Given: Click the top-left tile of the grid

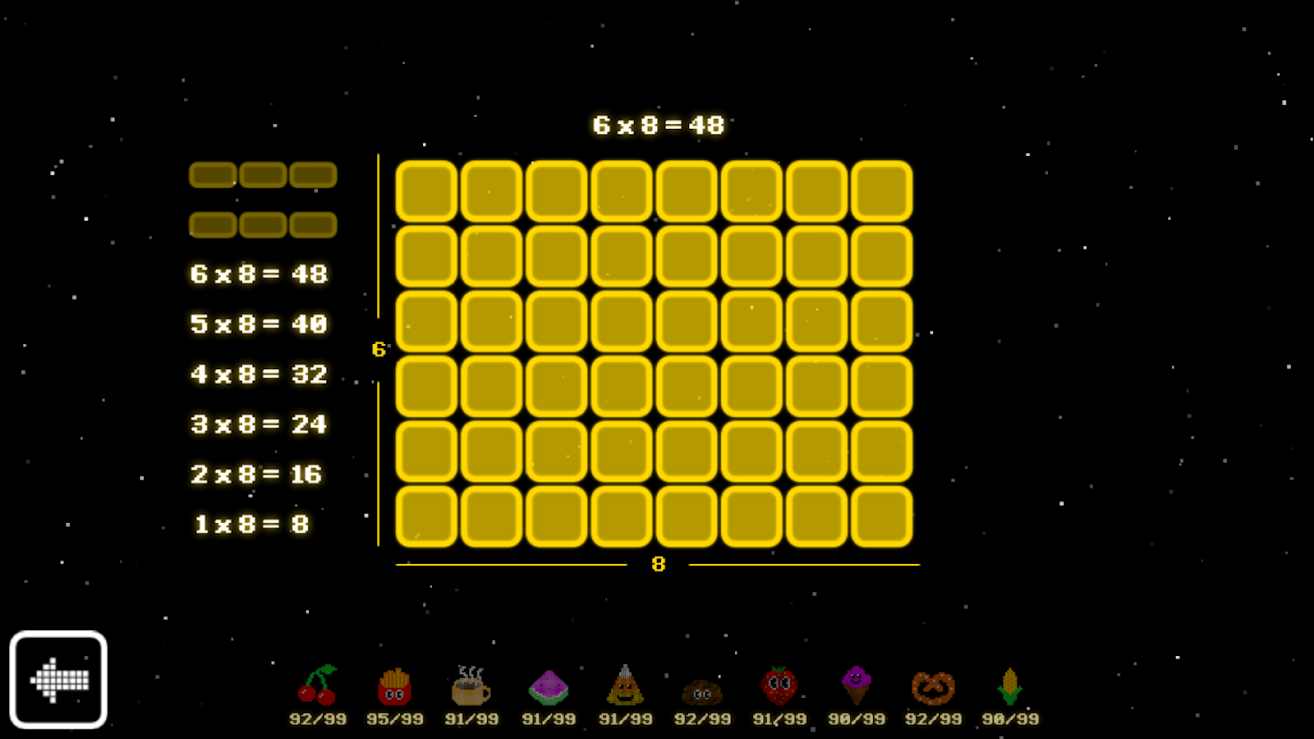Looking at the screenshot, I should coord(425,190).
